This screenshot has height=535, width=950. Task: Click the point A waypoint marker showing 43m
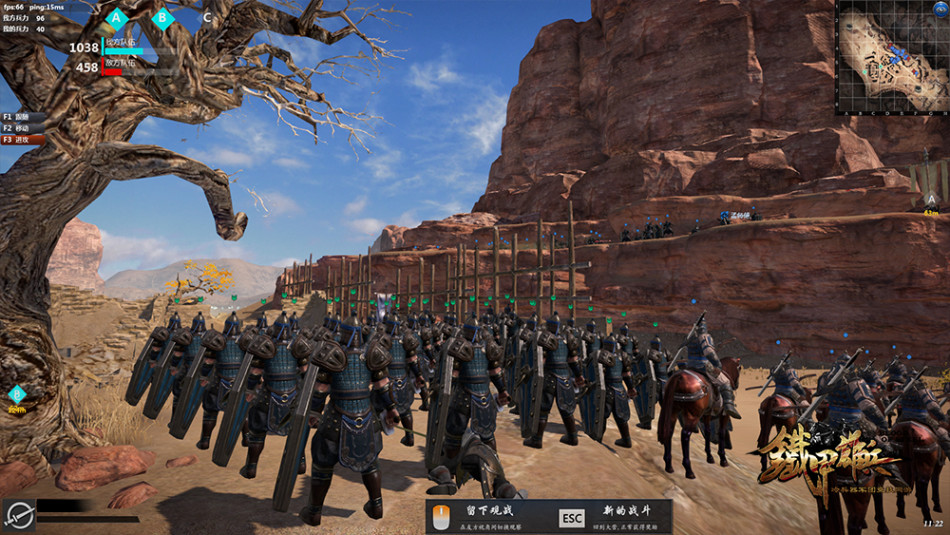pyautogui.click(x=931, y=201)
